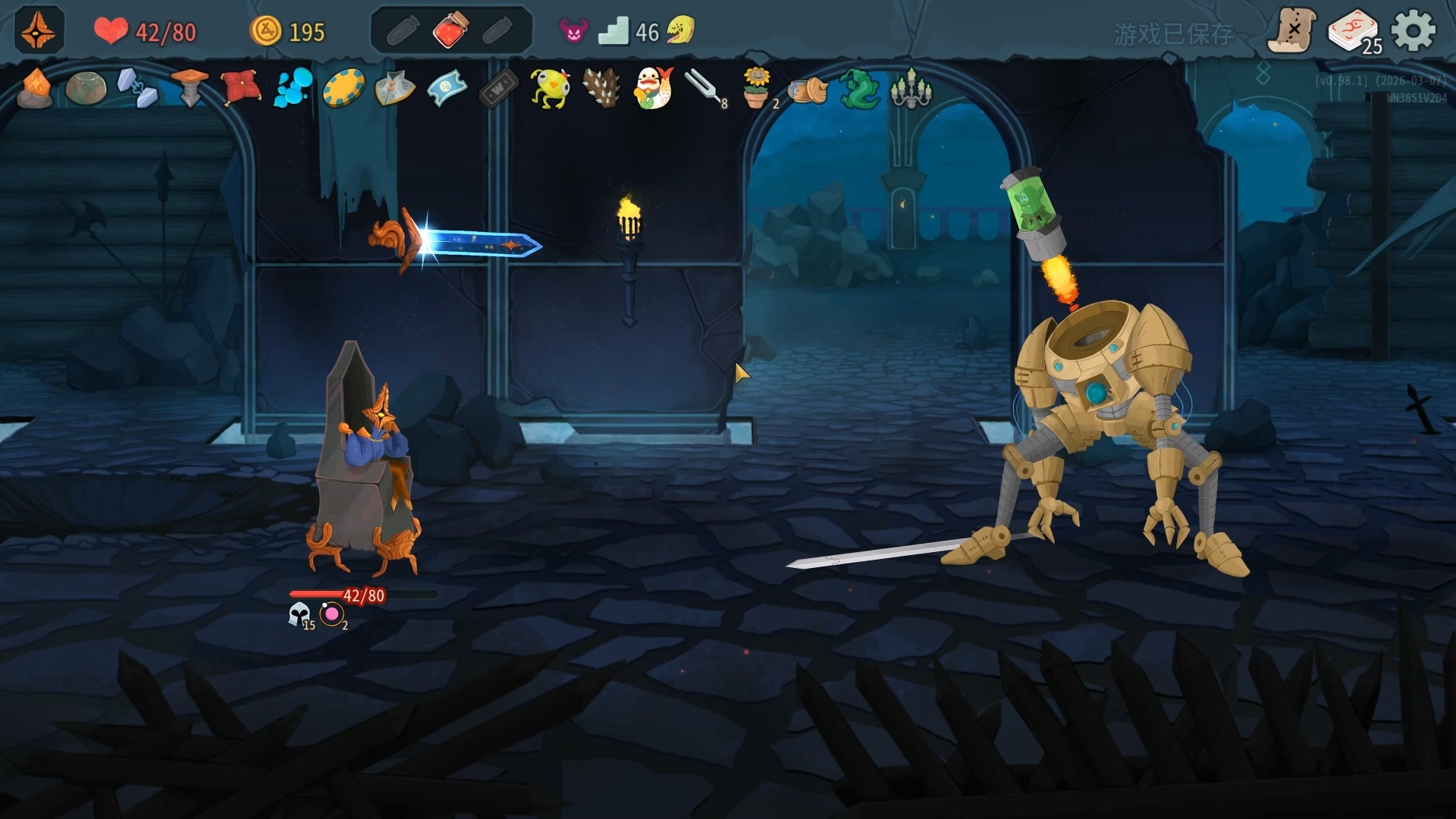Check the green stone bowl relic
1456x819 pixels.
tap(86, 89)
